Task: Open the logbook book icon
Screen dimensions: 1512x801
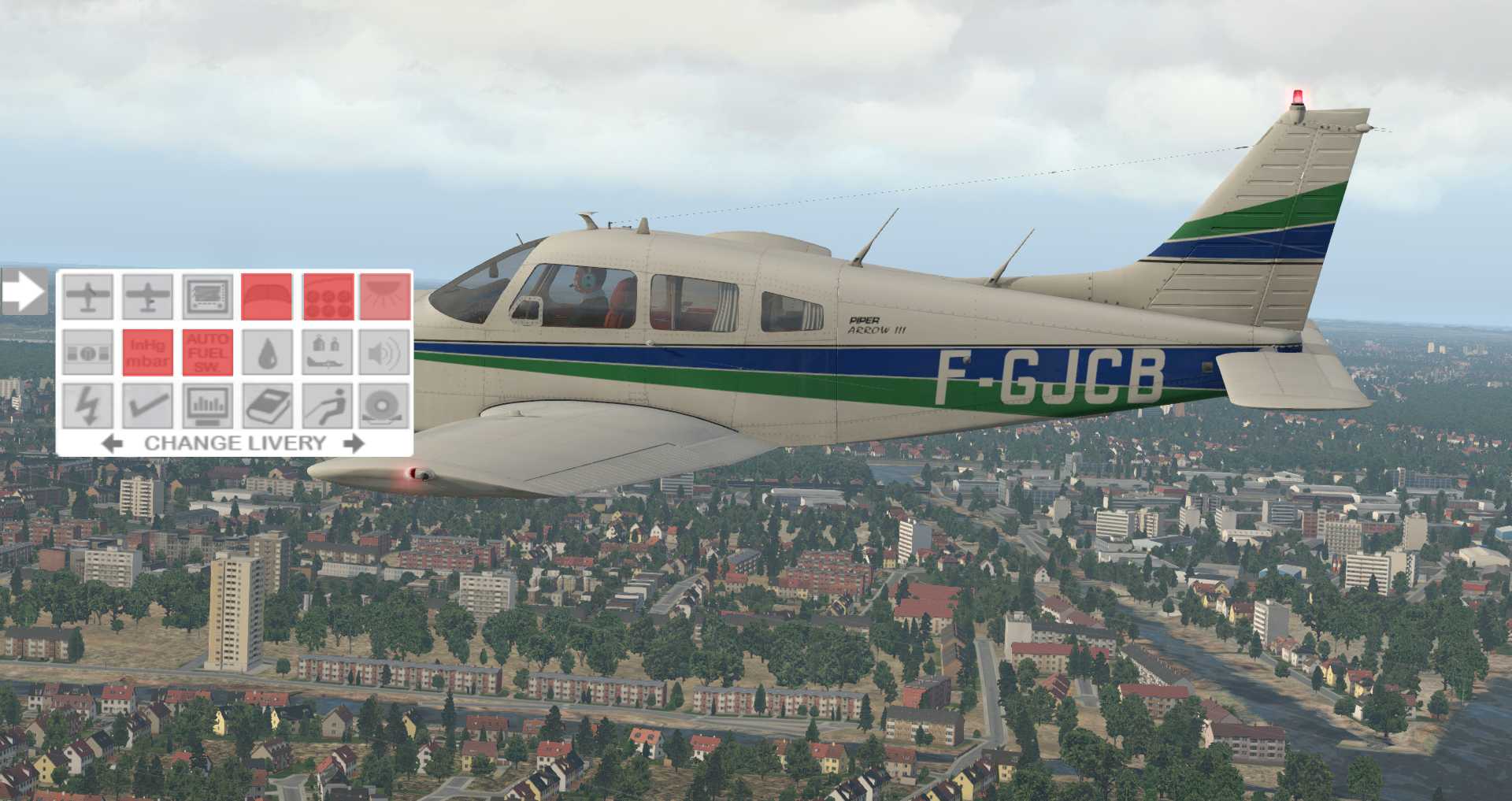Action: point(268,406)
